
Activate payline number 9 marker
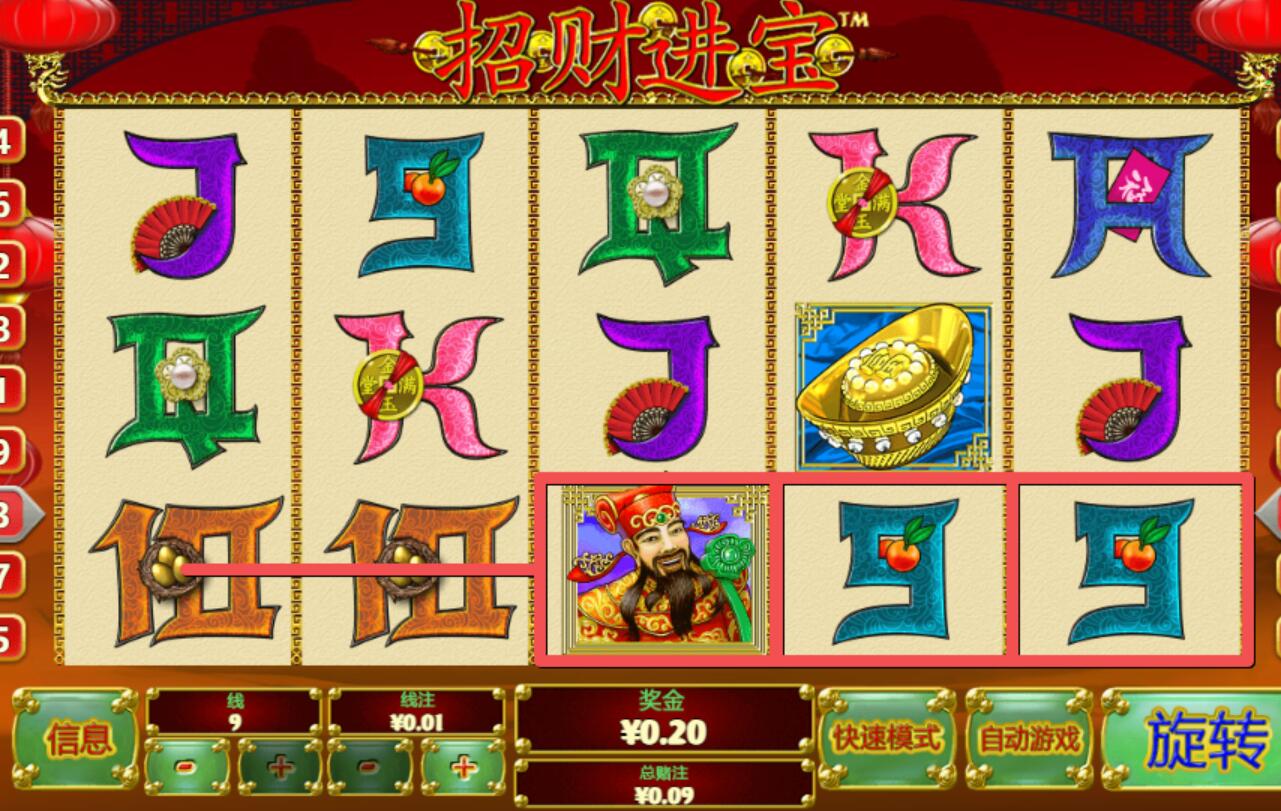click(8, 452)
